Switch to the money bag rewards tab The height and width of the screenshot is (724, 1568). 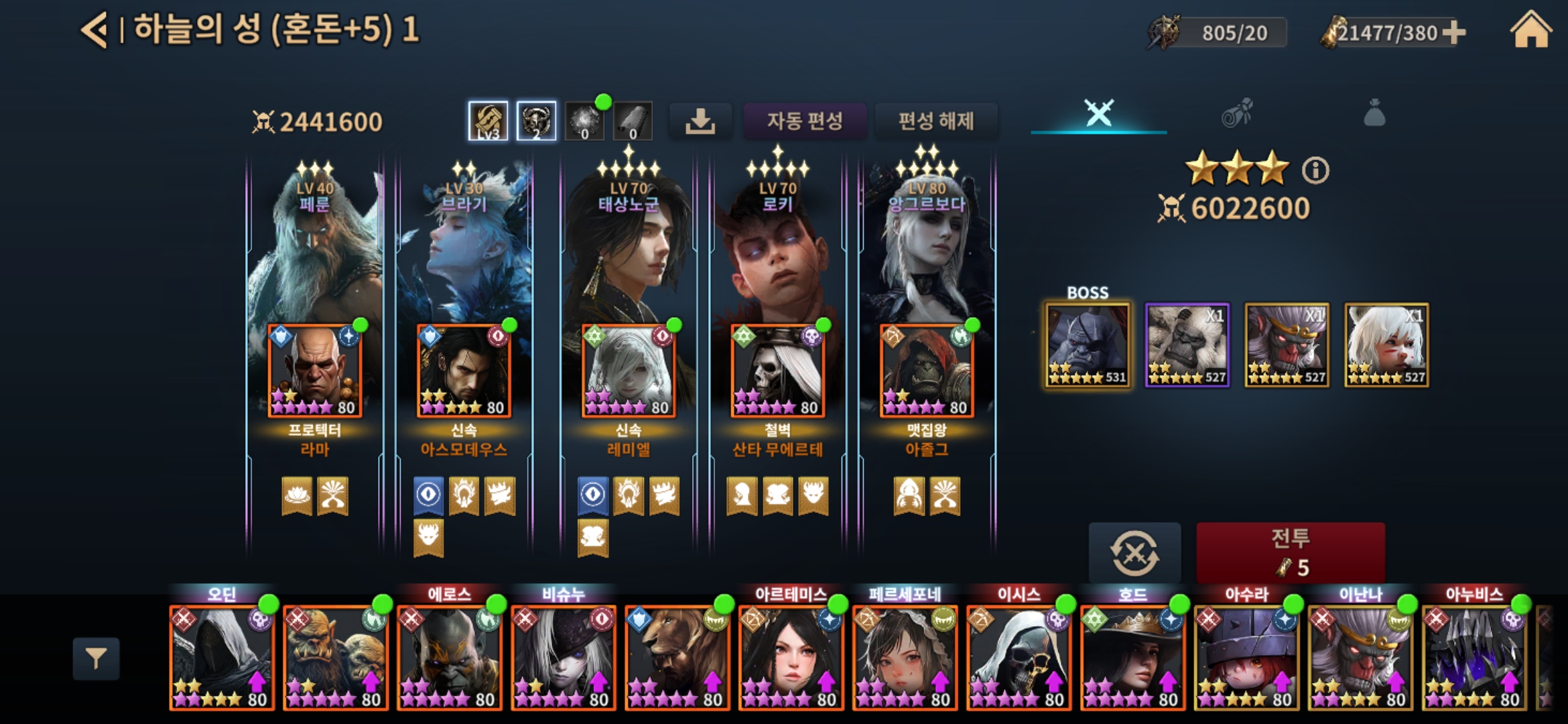coord(1374,113)
